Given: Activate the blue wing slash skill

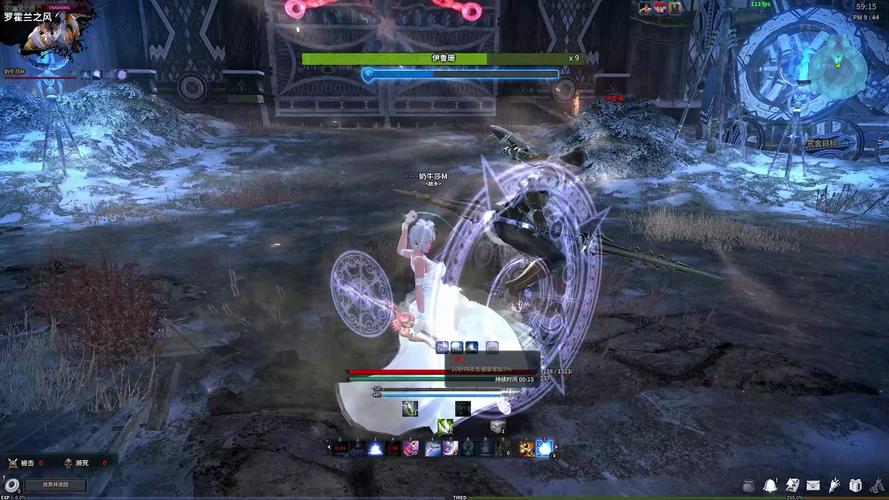Looking at the screenshot, I should coord(431,448).
